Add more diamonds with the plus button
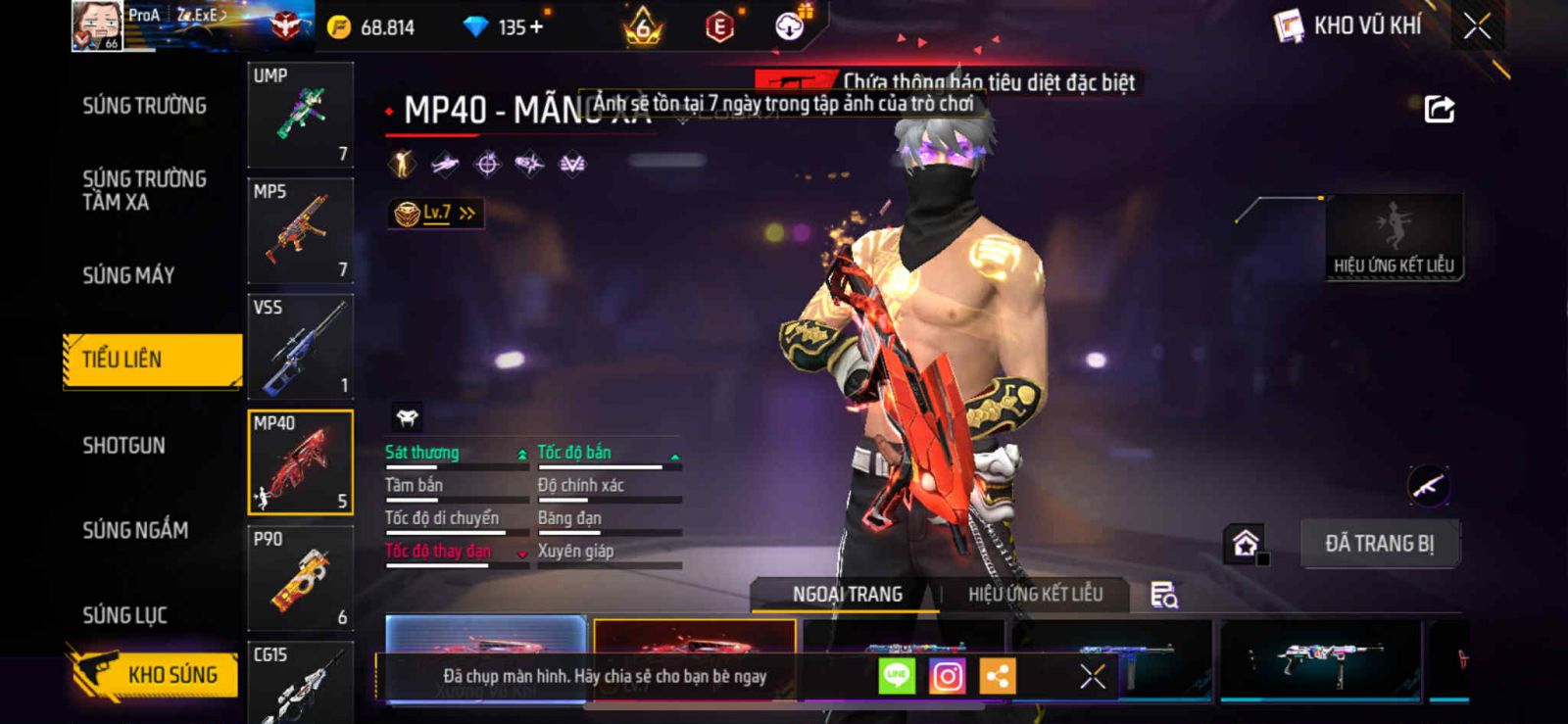This screenshot has width=1568, height=724. tap(536, 27)
